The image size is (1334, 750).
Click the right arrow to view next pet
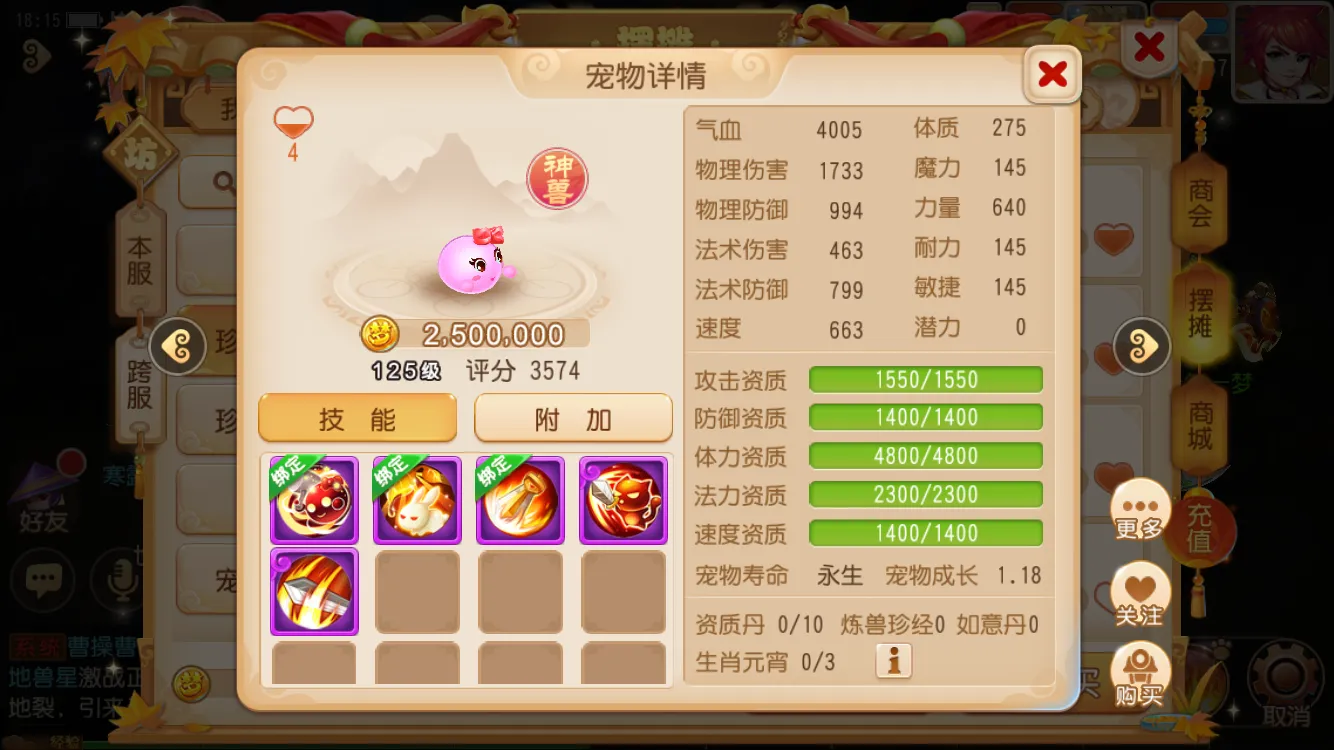1141,347
